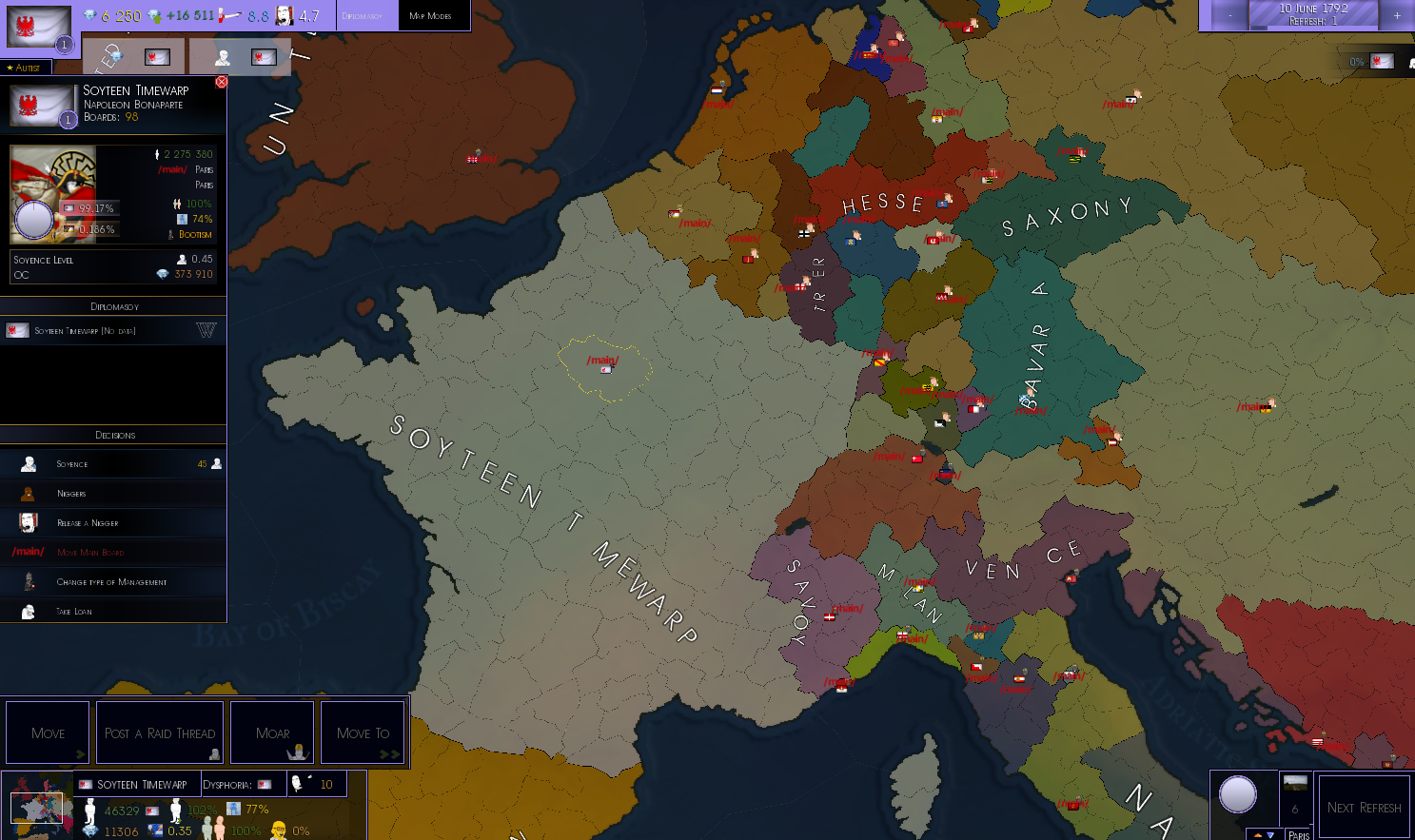Choose the Take Loan decision

(x=113, y=611)
